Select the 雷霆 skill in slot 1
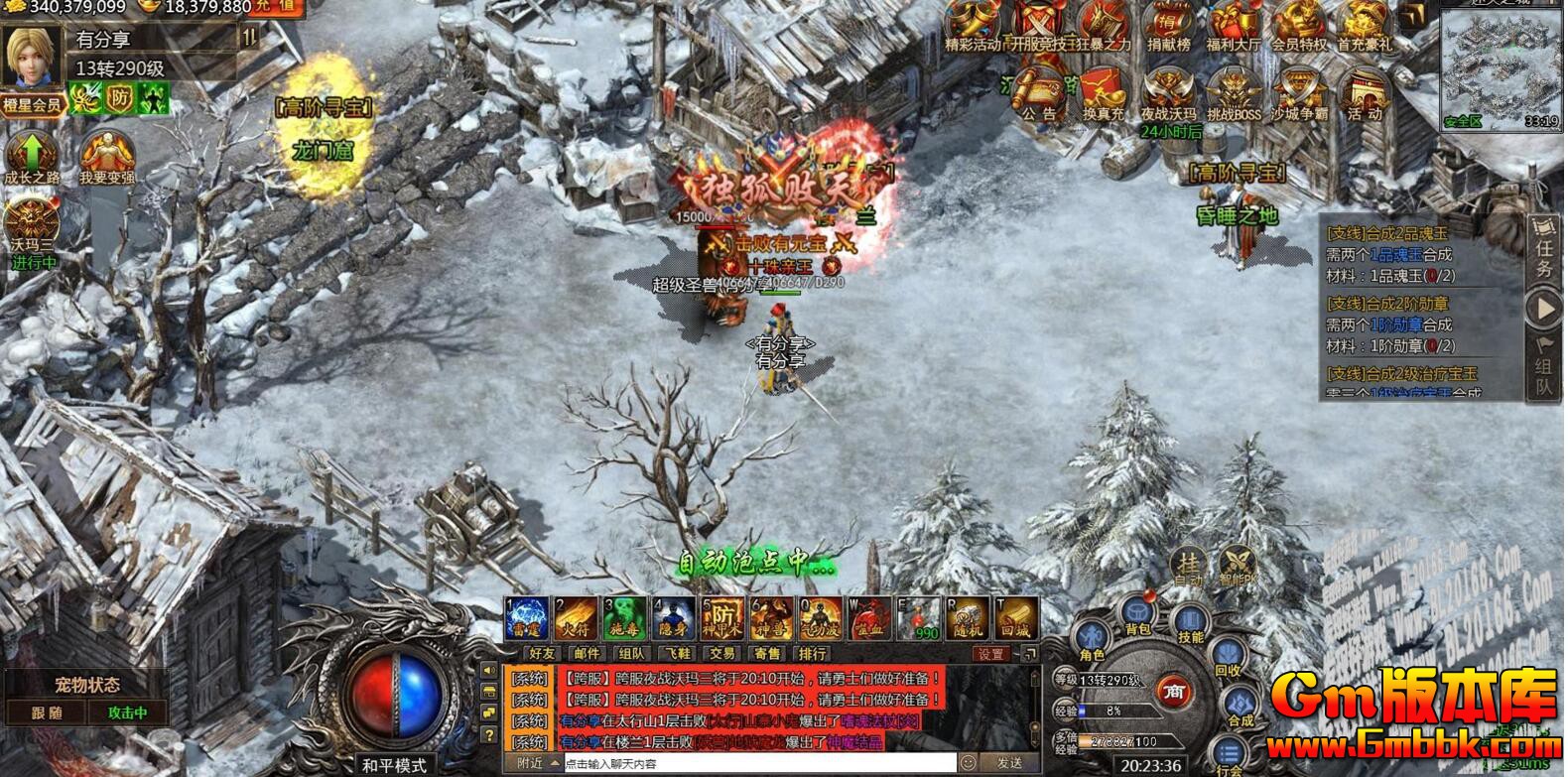Screen dimensions: 1568x777 525,620
